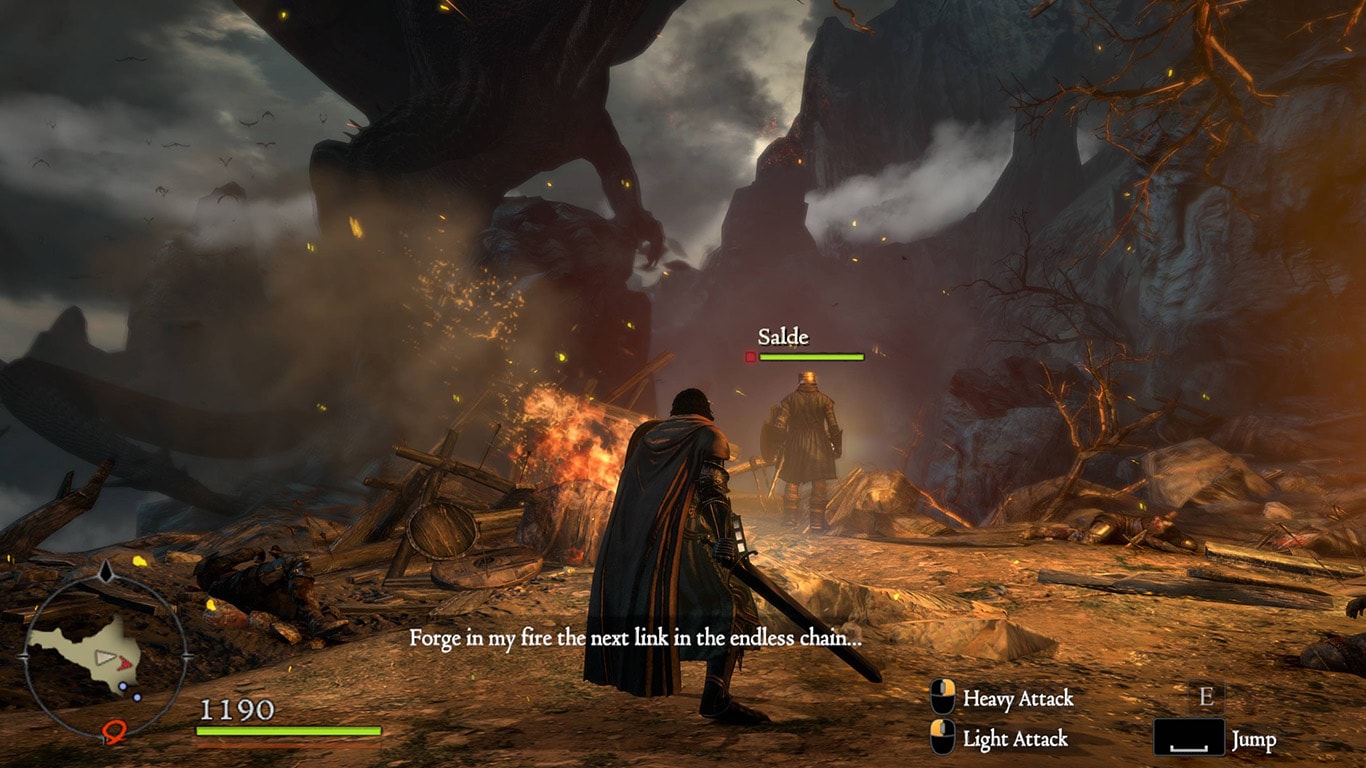
Task: Click the Heavy Attack mouse button icon
Action: pos(941,698)
